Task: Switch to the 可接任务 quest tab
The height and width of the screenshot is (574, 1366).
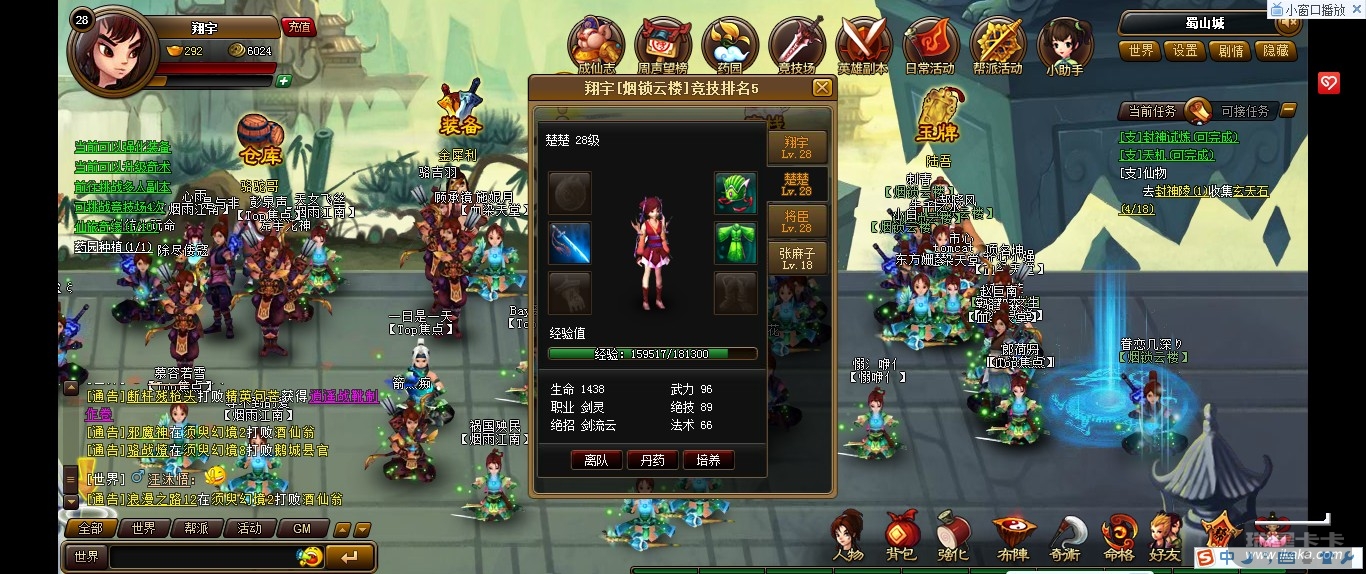Action: click(1245, 111)
